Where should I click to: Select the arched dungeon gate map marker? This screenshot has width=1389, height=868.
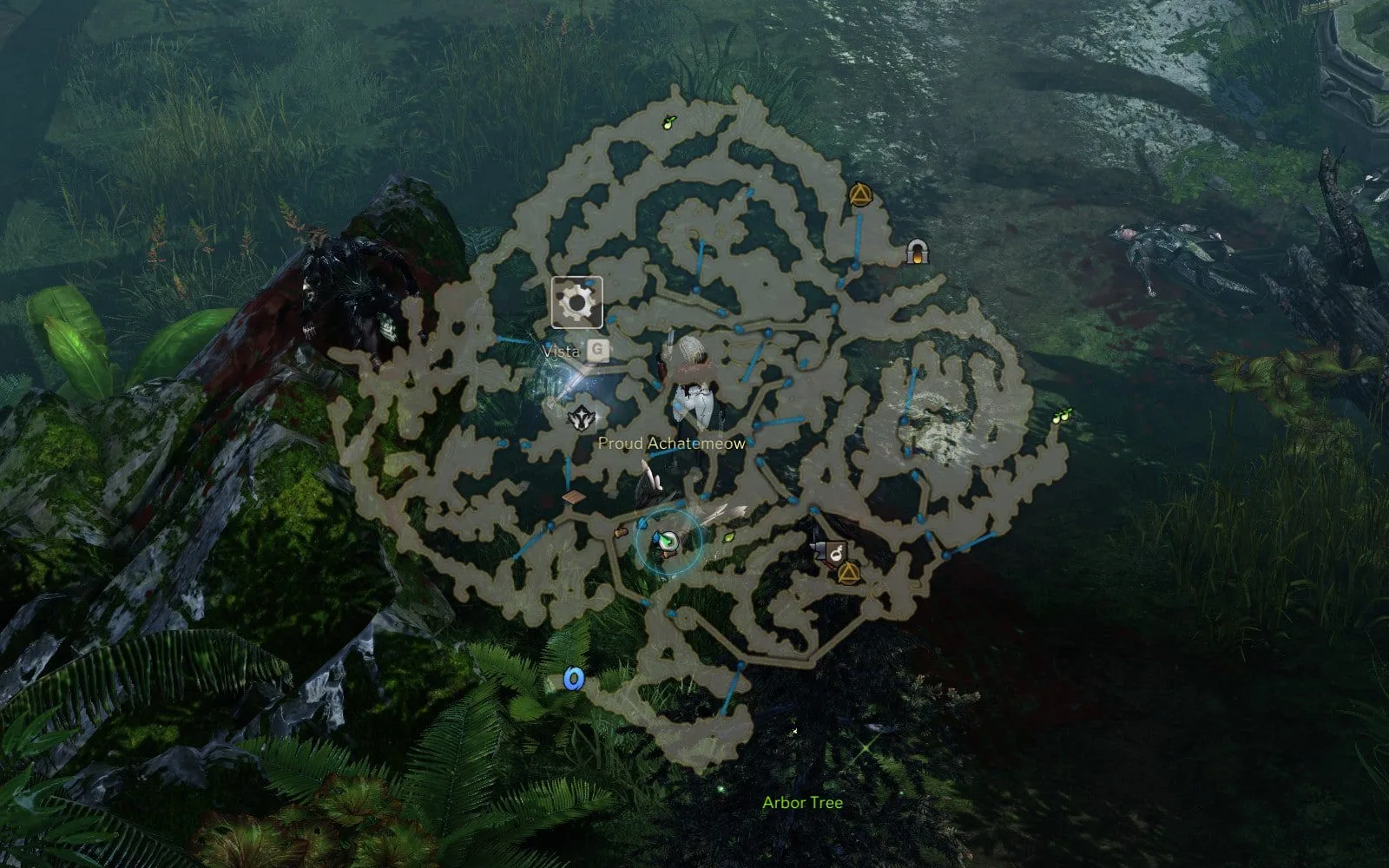click(x=916, y=252)
